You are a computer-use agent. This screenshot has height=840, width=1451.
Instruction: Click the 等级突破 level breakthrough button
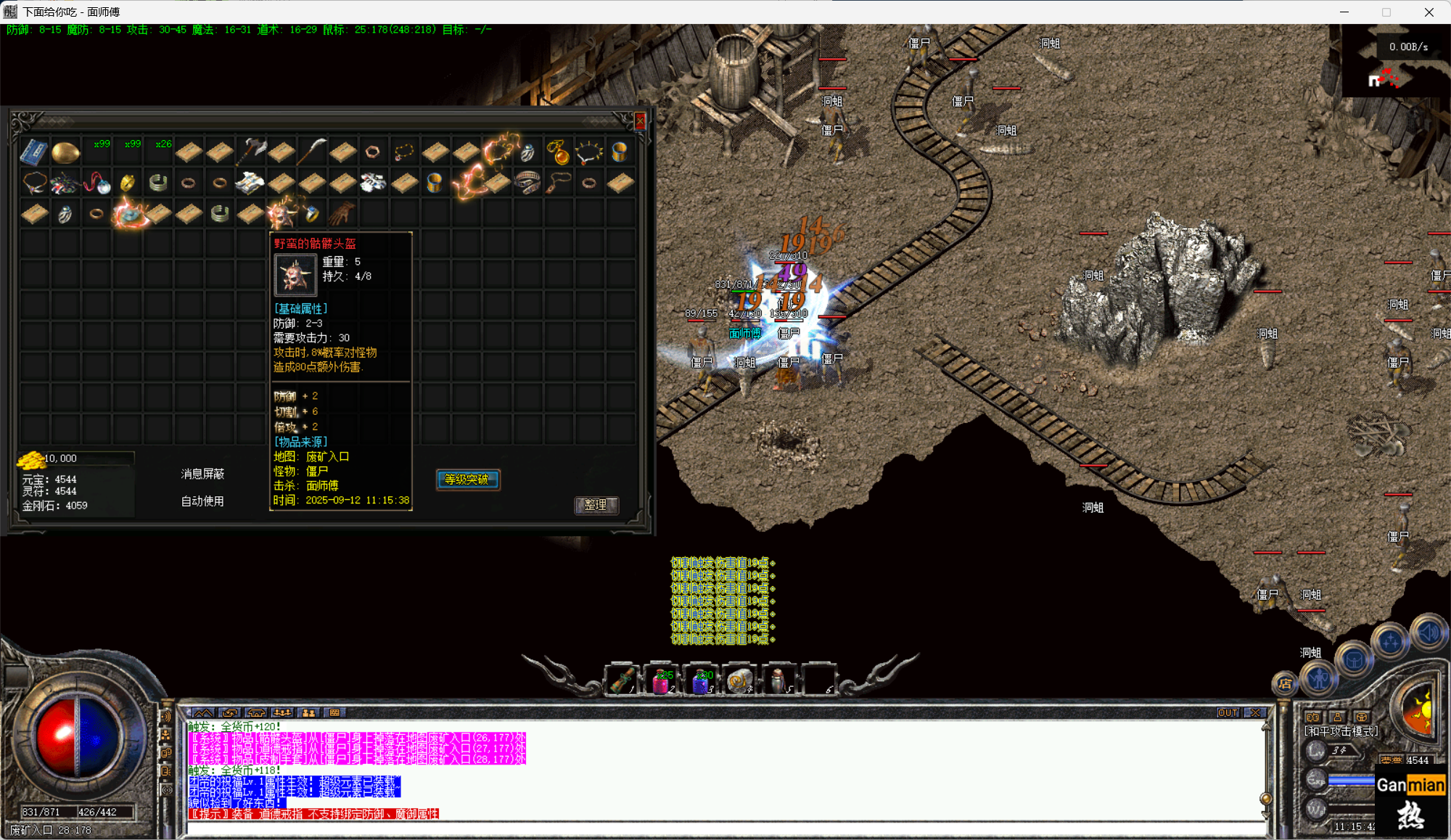tap(467, 479)
